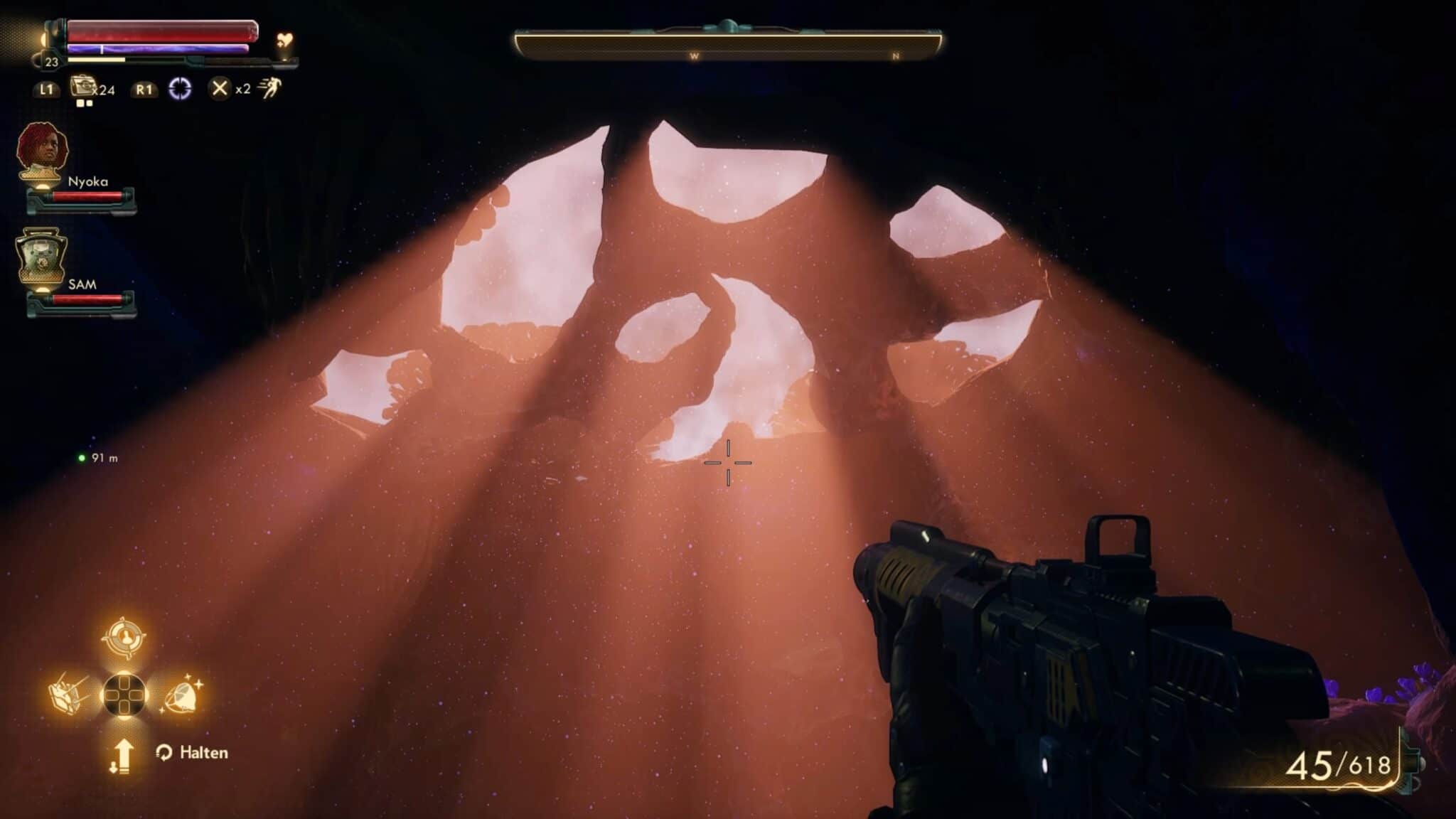Screen dimensions: 1456x819
Task: Select SAM's companion portrait
Action: (41, 257)
